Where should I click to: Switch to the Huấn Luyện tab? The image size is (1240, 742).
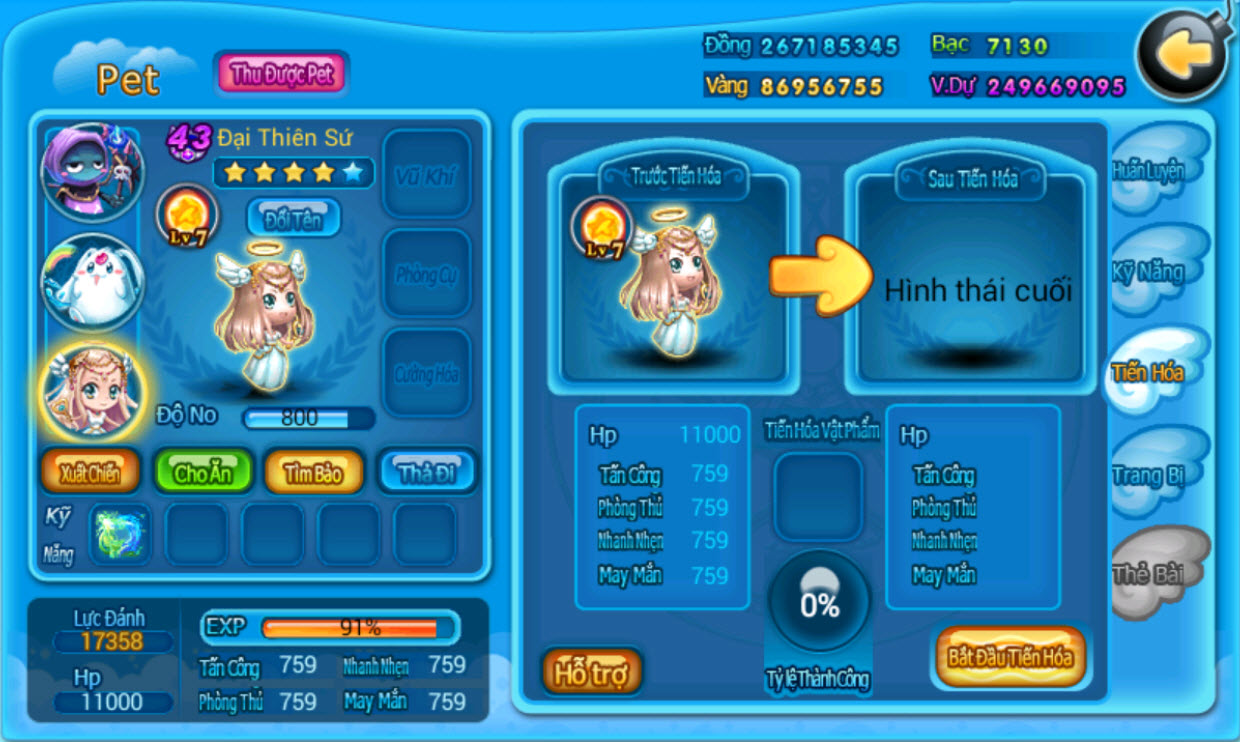click(1150, 170)
